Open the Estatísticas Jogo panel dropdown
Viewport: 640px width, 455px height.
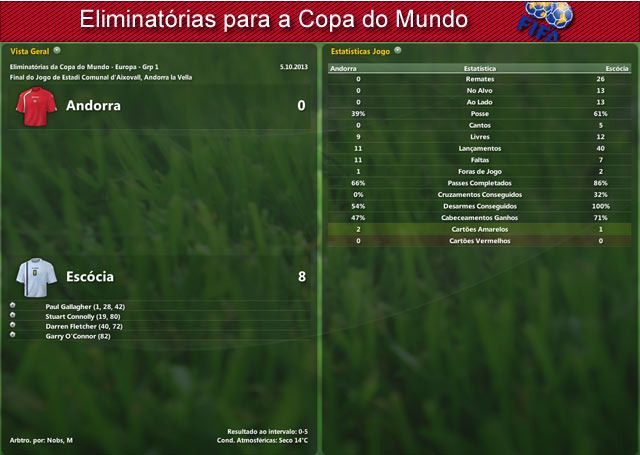pos(398,49)
